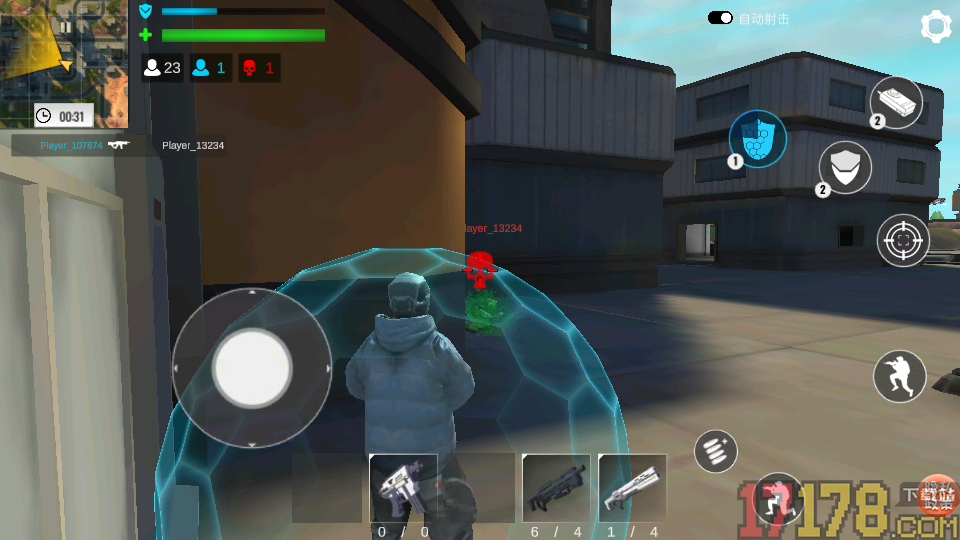Tap the bullets reload button

pyautogui.click(x=716, y=451)
